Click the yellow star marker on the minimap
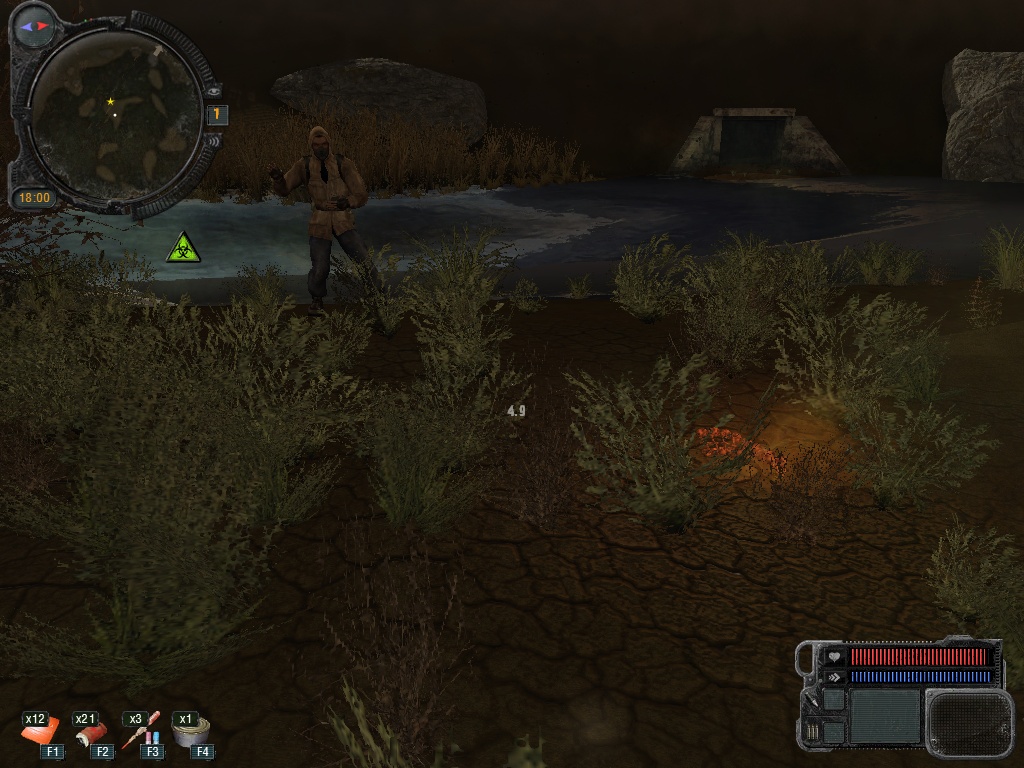Viewport: 1024px width, 768px height. click(x=110, y=101)
